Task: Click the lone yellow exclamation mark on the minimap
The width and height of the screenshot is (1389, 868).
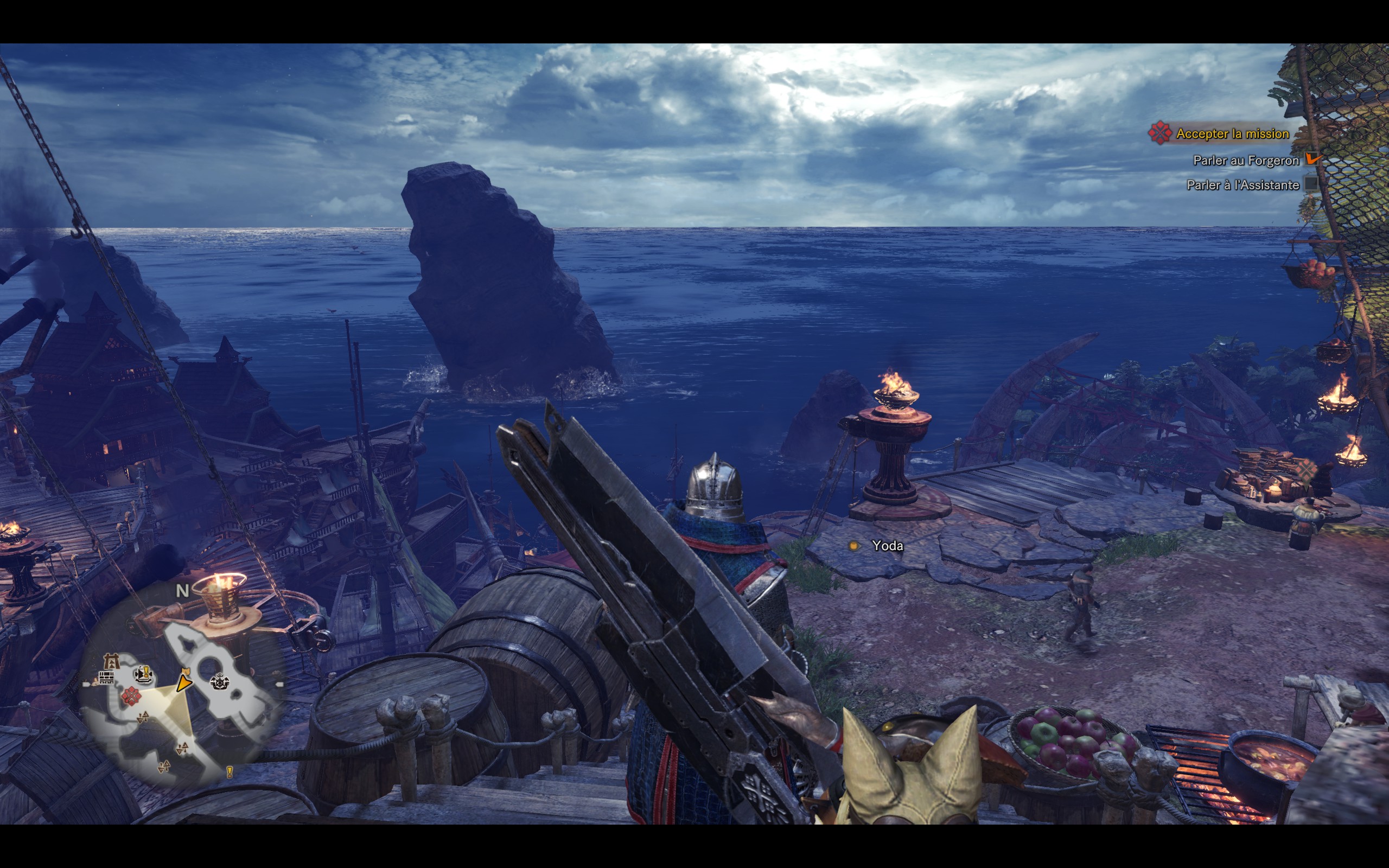Action: click(230, 771)
